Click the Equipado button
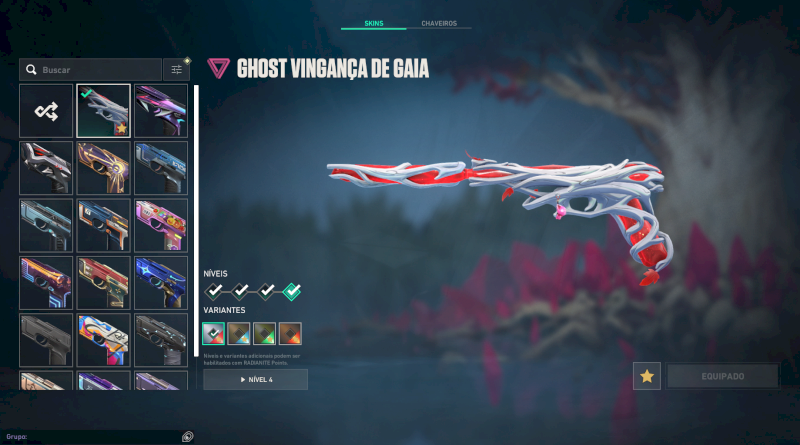The height and width of the screenshot is (445, 800). coord(723,376)
